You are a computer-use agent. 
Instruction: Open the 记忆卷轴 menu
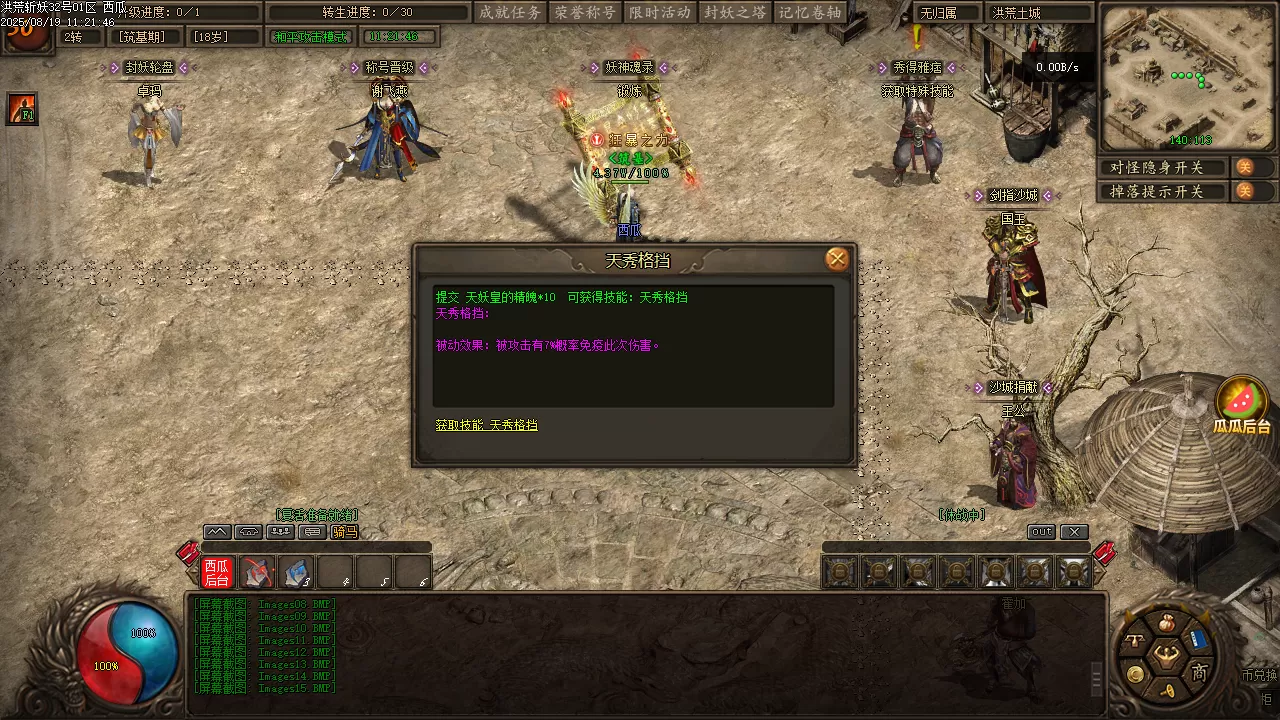click(x=810, y=13)
